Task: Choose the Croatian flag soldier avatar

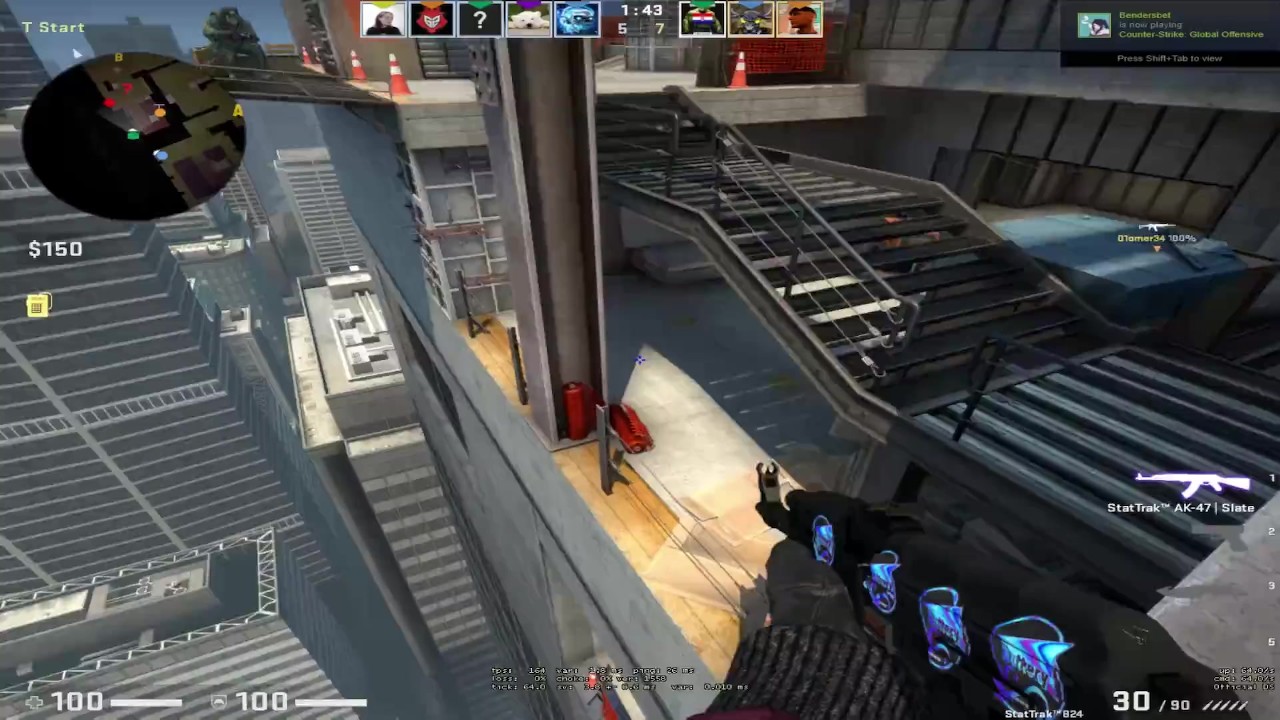Action: point(702,19)
